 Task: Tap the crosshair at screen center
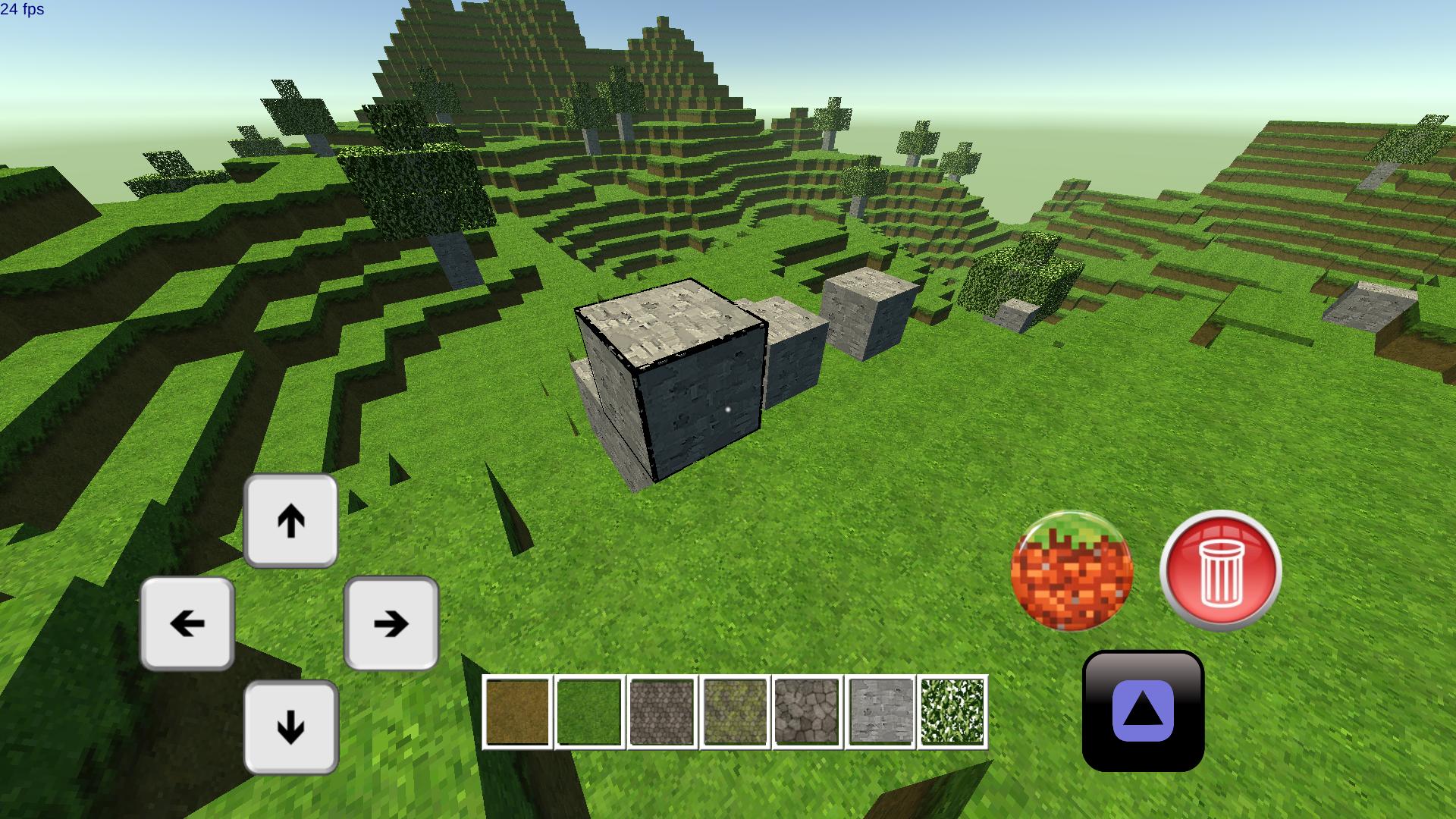pos(728,409)
